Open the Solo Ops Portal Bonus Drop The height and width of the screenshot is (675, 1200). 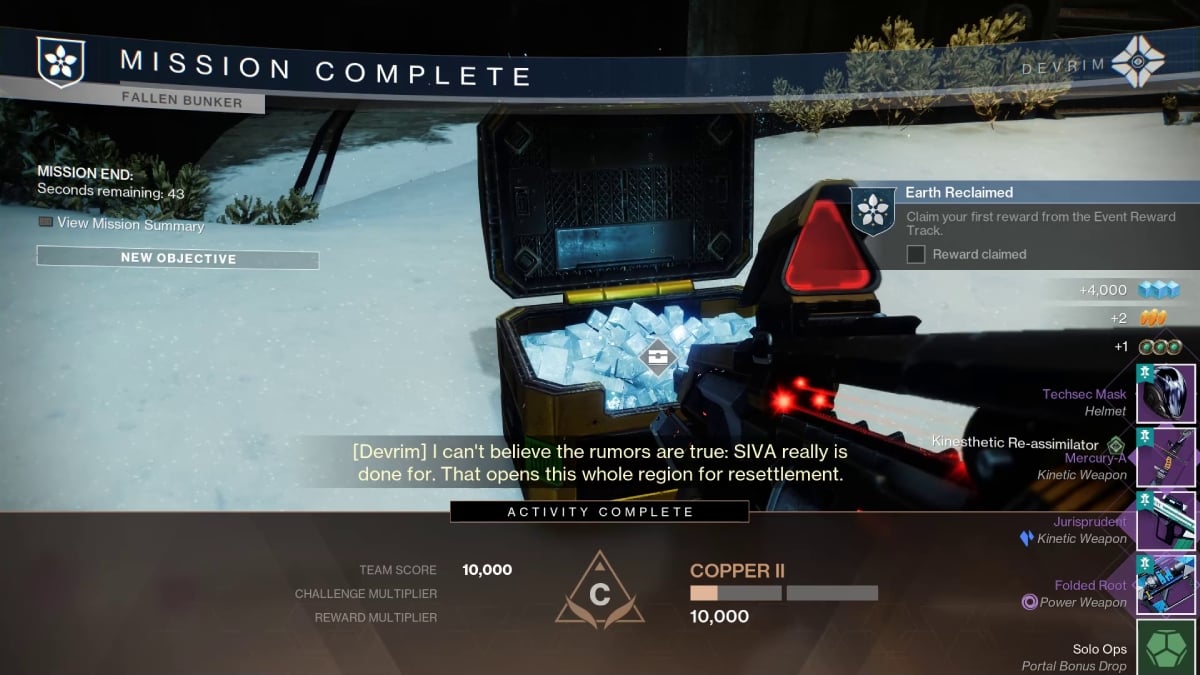pyautogui.click(x=1166, y=648)
